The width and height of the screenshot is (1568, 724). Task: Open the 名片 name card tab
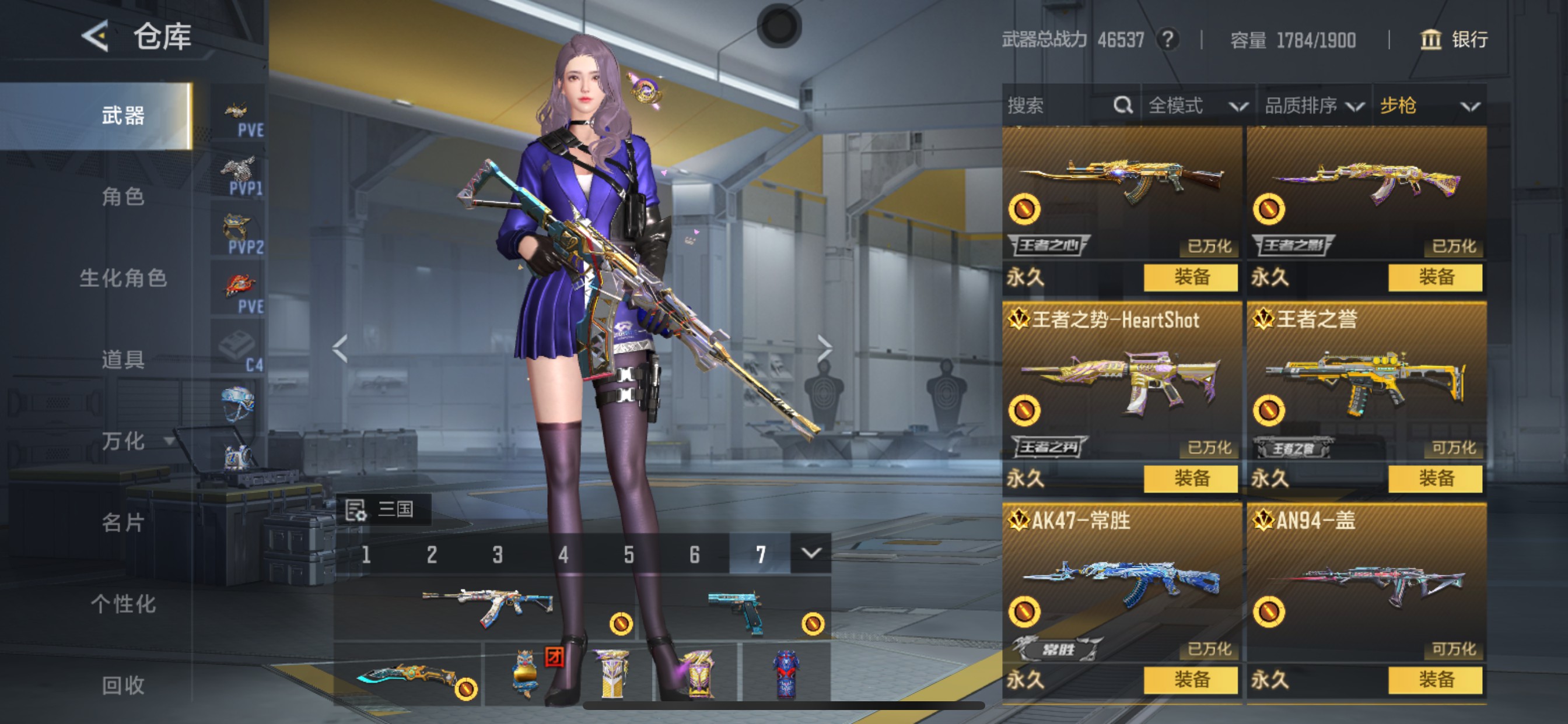click(x=123, y=523)
